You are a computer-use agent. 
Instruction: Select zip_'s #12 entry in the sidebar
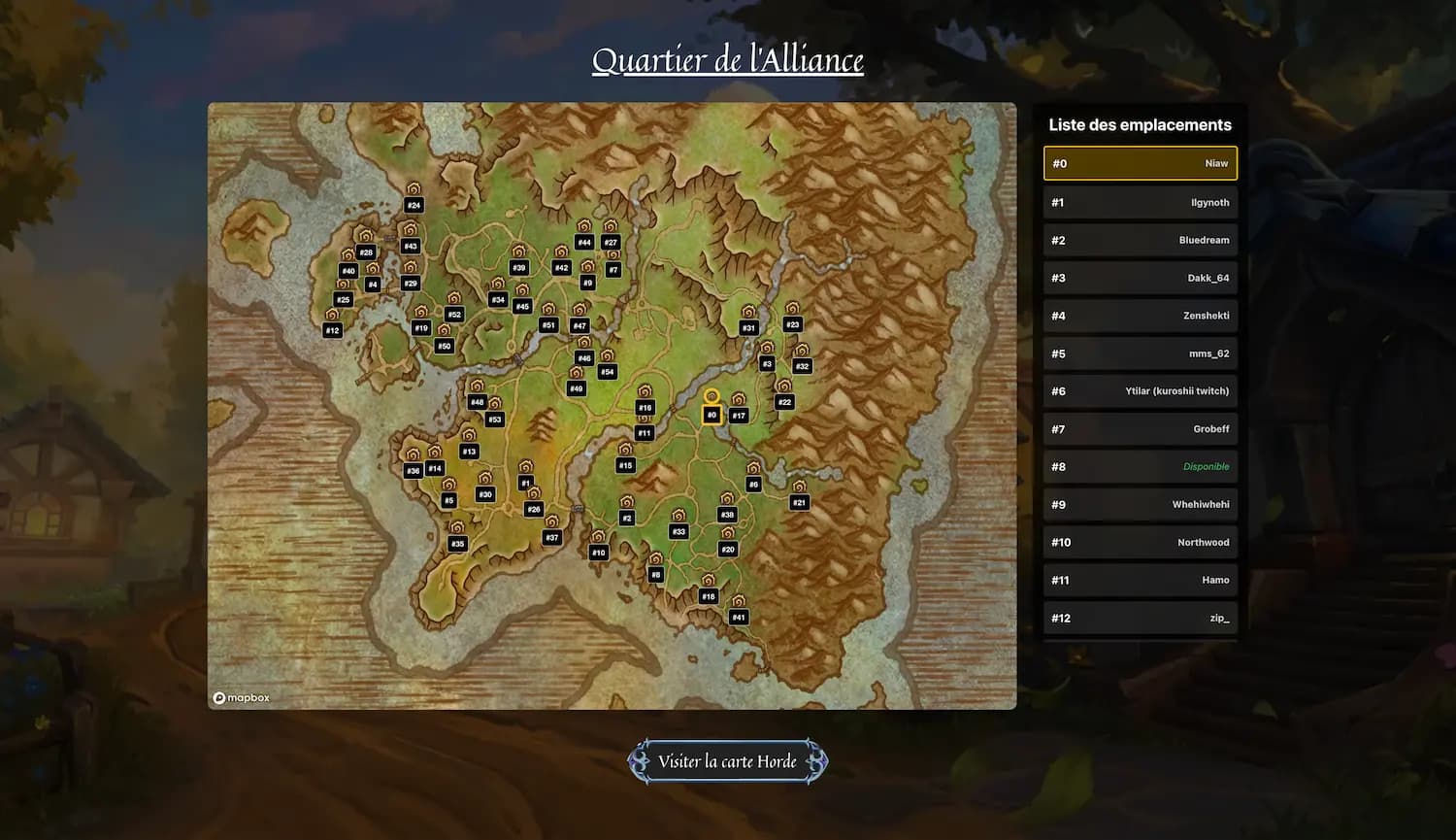pyautogui.click(x=1140, y=618)
